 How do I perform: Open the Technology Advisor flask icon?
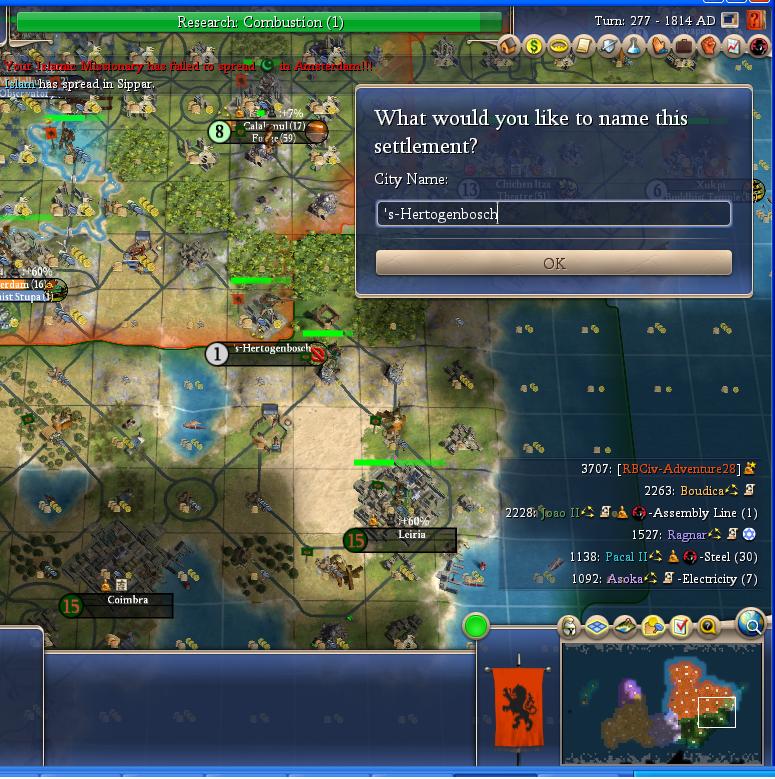634,46
